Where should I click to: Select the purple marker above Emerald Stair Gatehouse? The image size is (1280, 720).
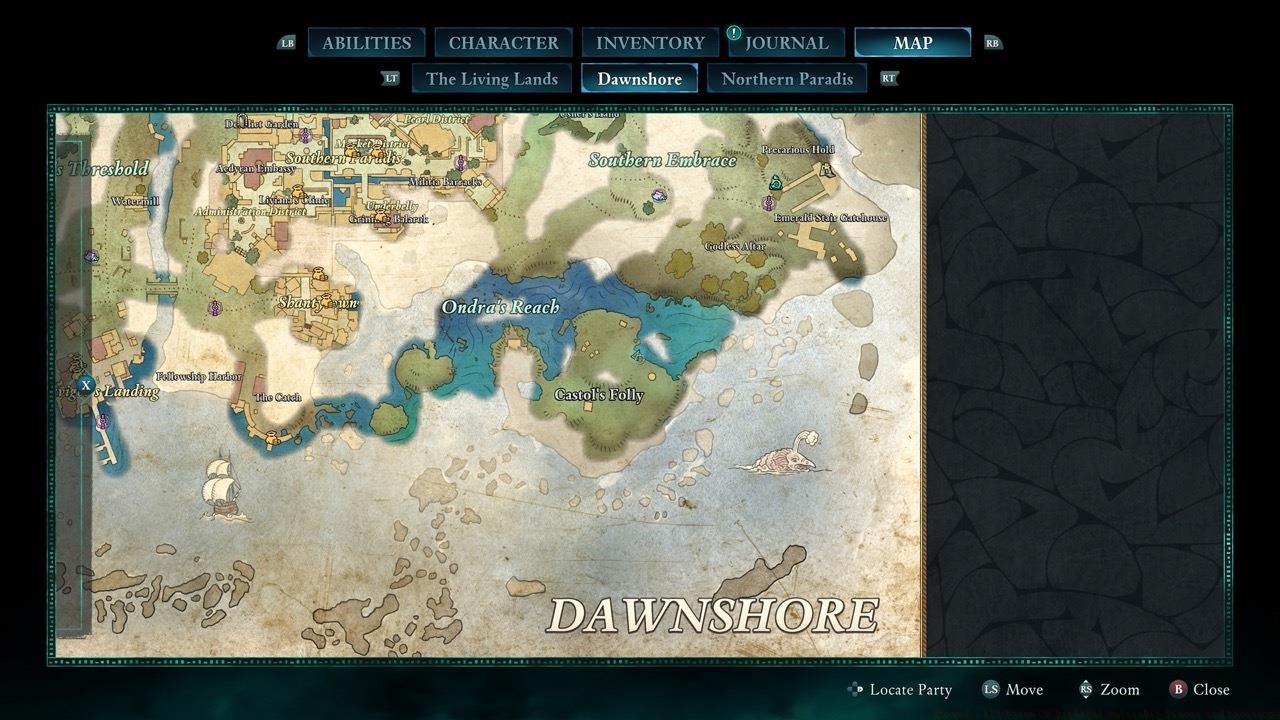coord(768,204)
